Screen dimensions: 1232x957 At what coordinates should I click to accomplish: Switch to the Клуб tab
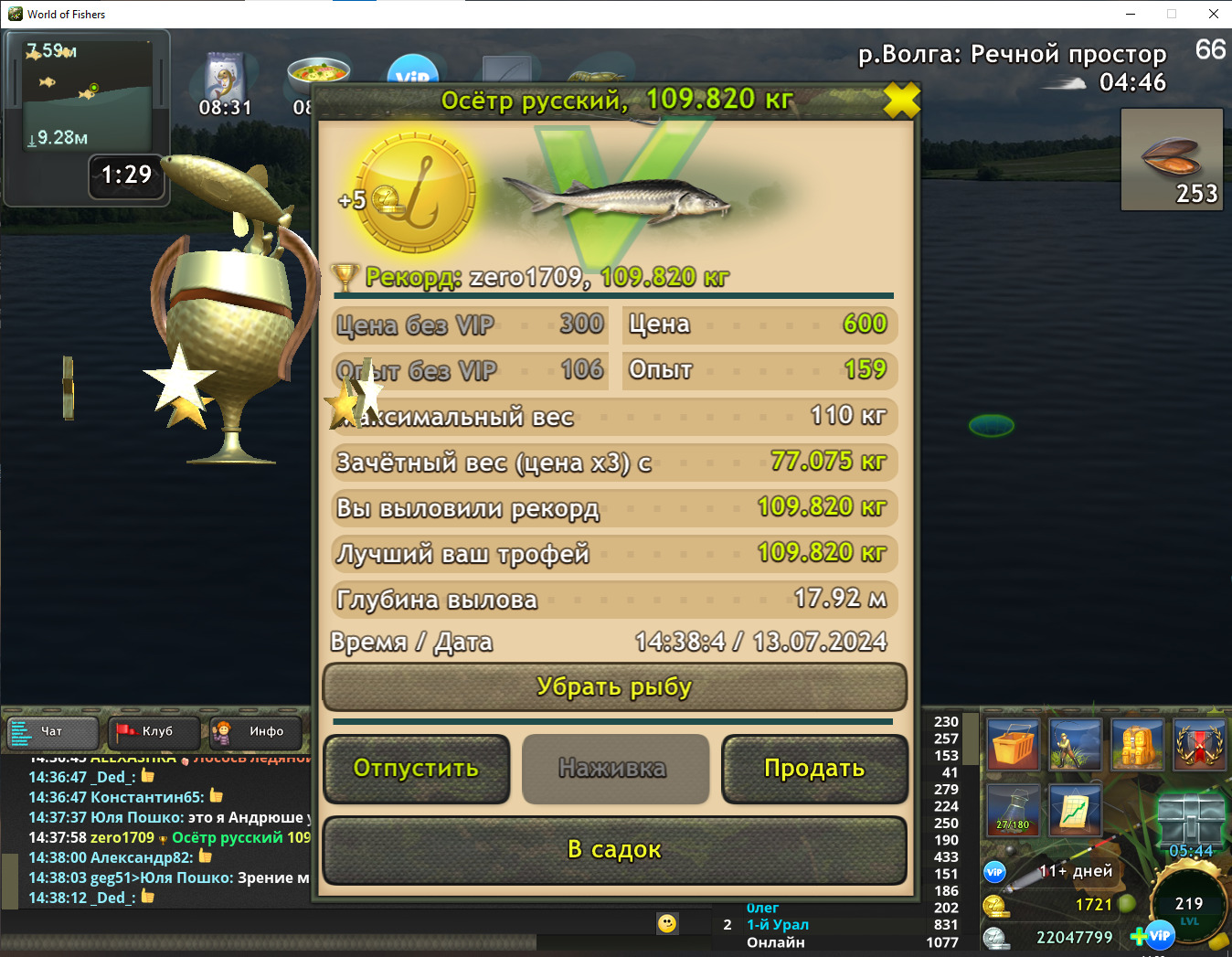(x=154, y=731)
